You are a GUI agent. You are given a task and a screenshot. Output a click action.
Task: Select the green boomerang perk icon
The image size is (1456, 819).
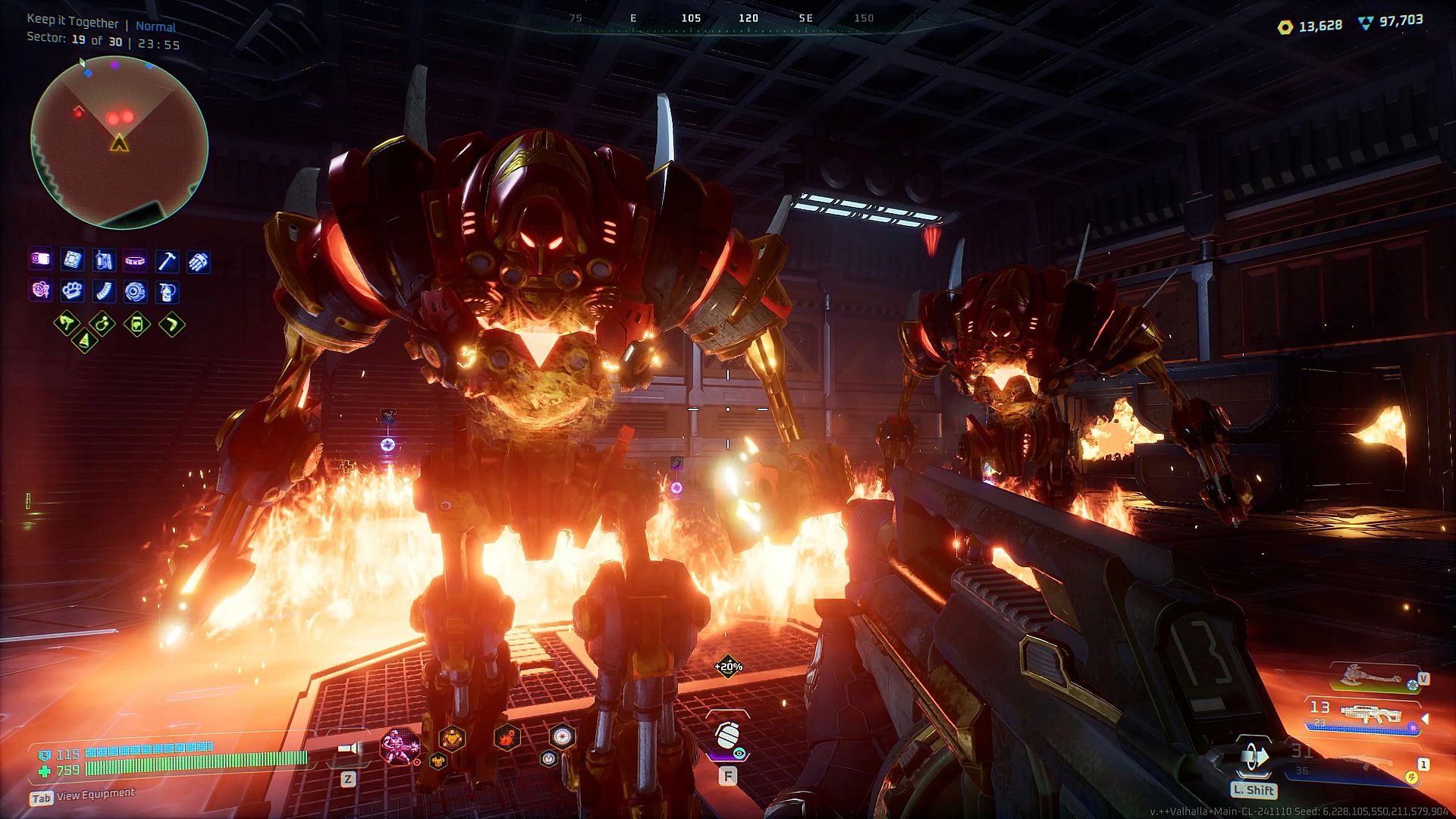pos(172,325)
